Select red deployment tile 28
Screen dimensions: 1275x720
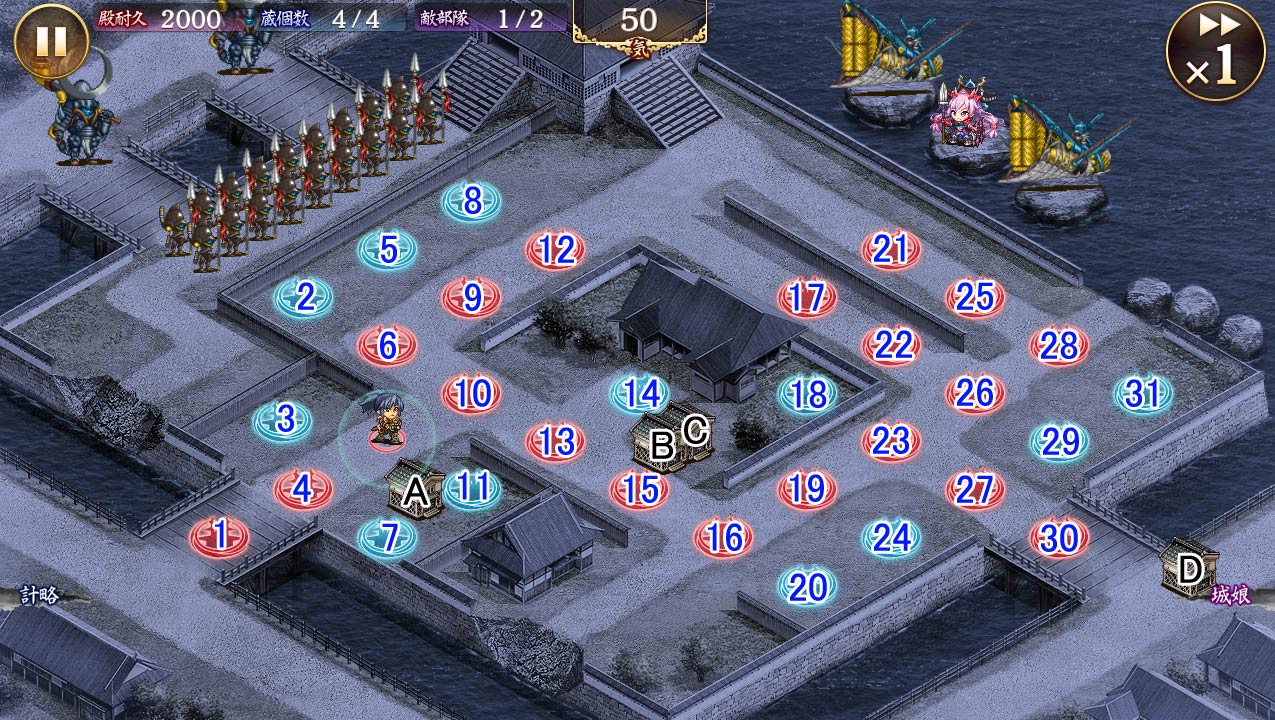(1059, 346)
